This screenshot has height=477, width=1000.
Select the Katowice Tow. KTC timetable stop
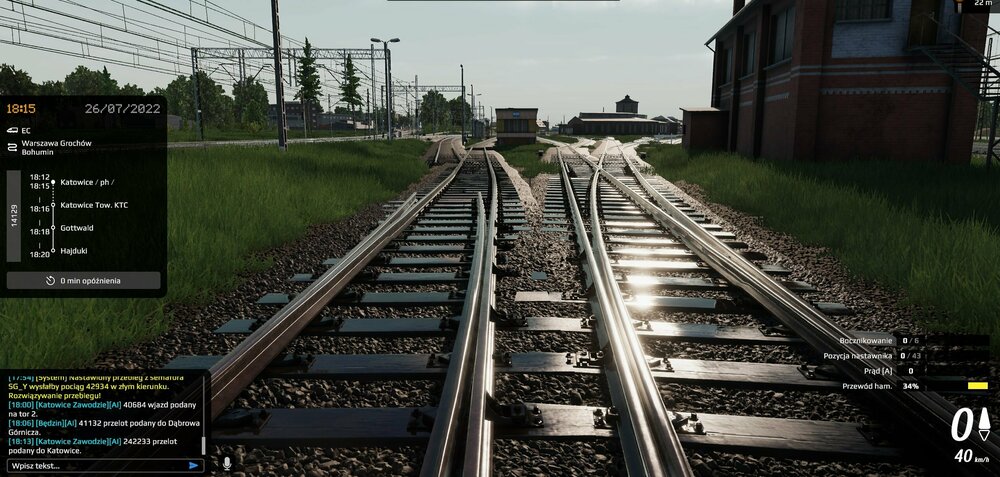coord(94,205)
